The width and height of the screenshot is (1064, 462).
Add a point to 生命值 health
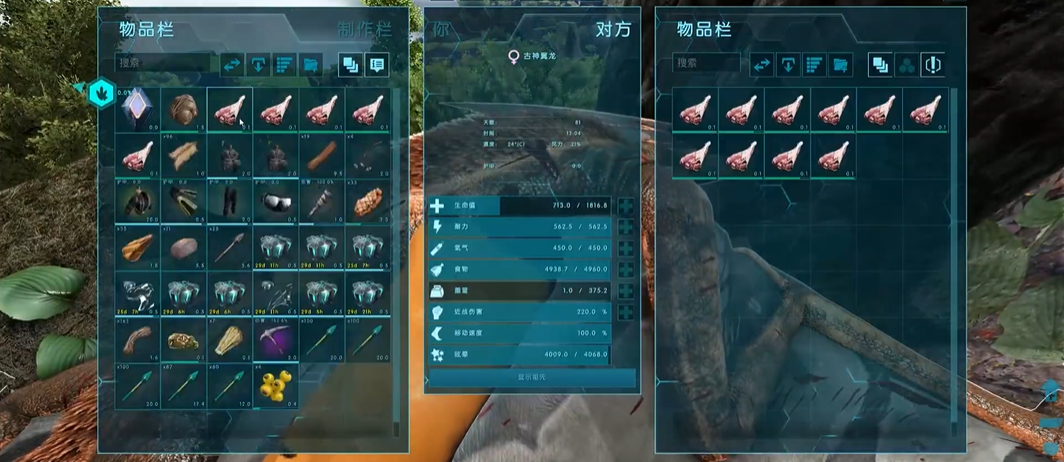(x=626, y=206)
